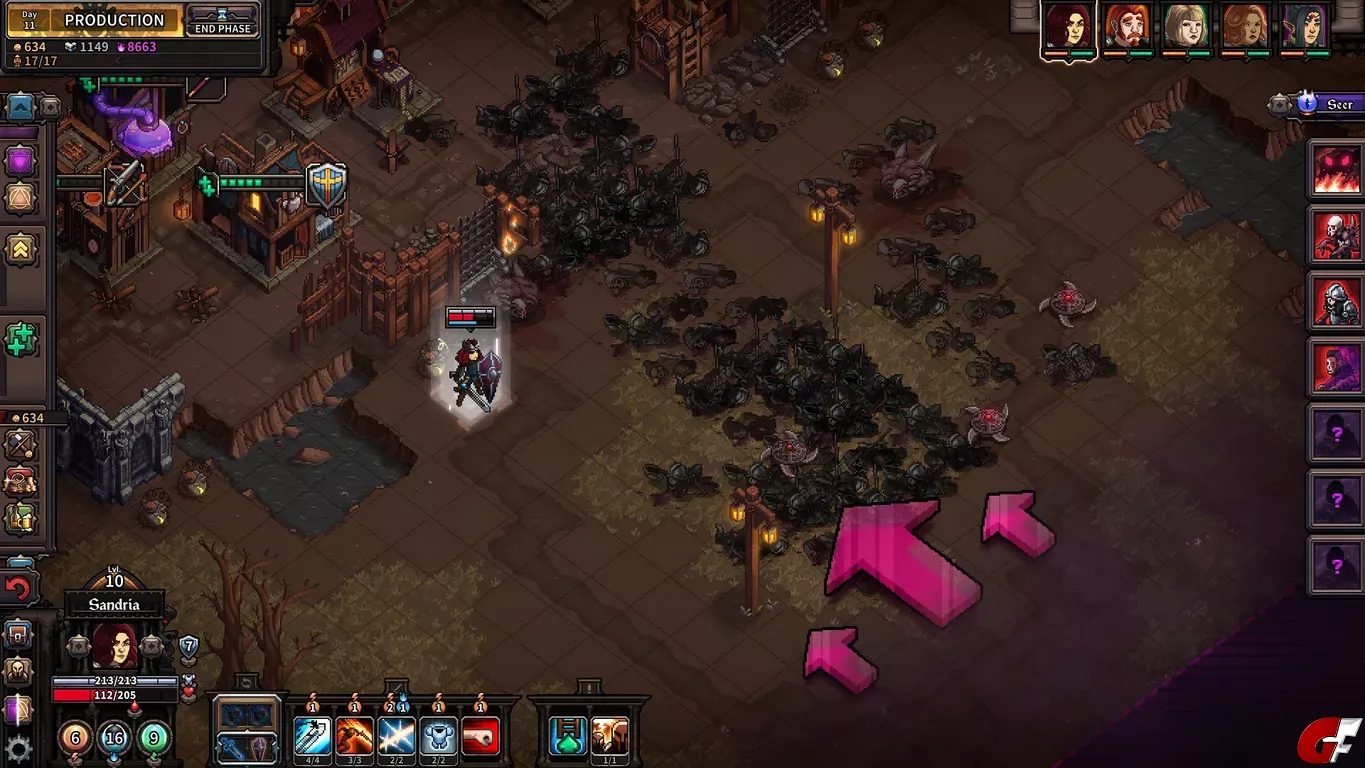The height and width of the screenshot is (768, 1365).
Task: Select the dark-haired elf hero portrait
Action: pyautogui.click(x=1305, y=27)
